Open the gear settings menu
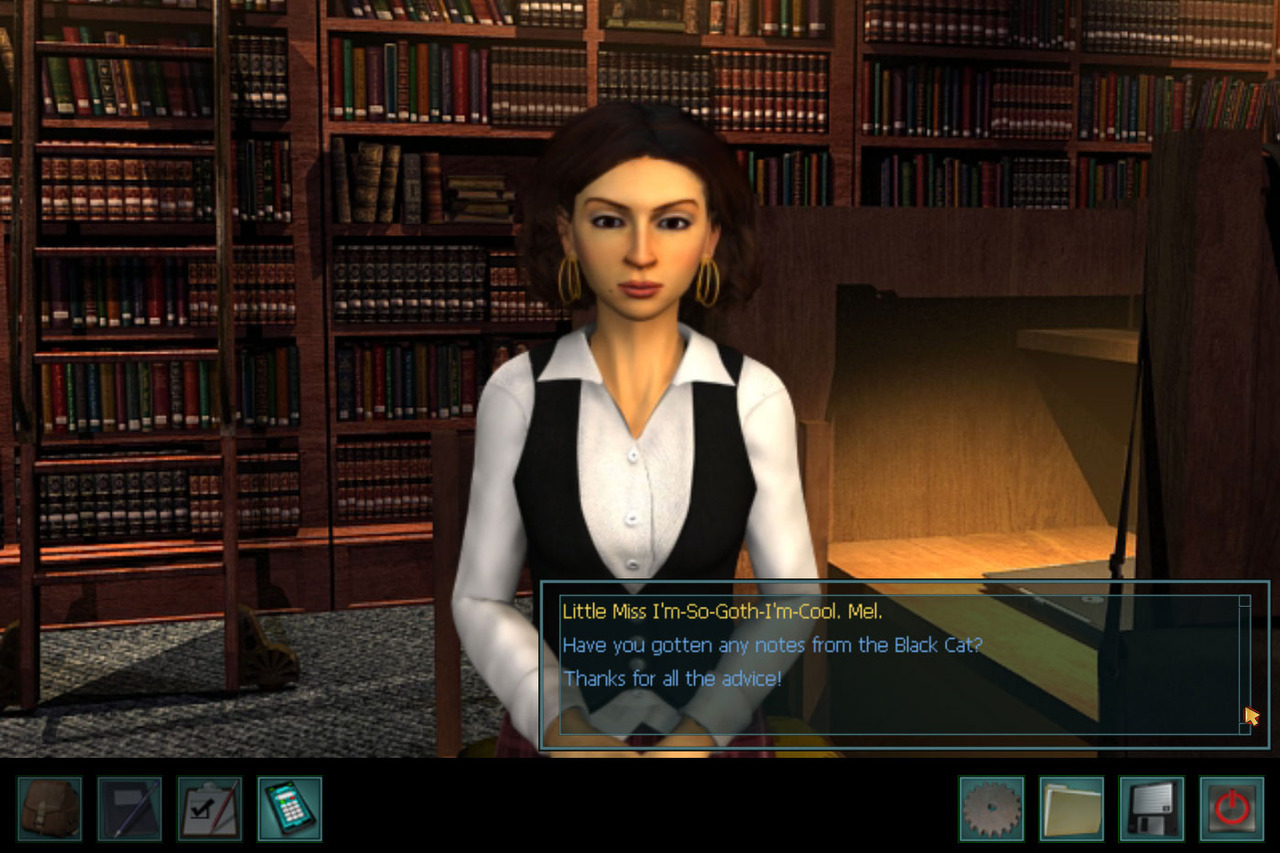The height and width of the screenshot is (853, 1280). [991, 808]
